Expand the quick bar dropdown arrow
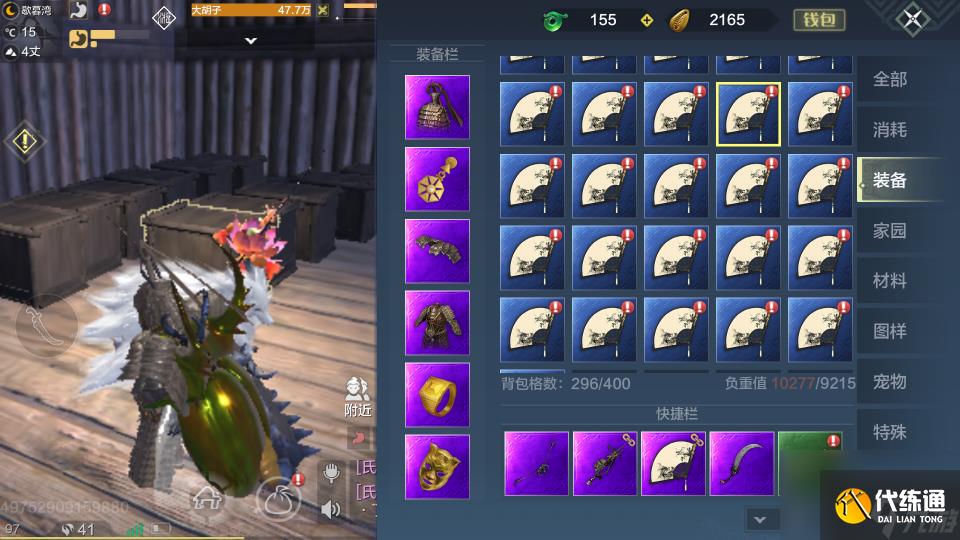 click(x=761, y=519)
